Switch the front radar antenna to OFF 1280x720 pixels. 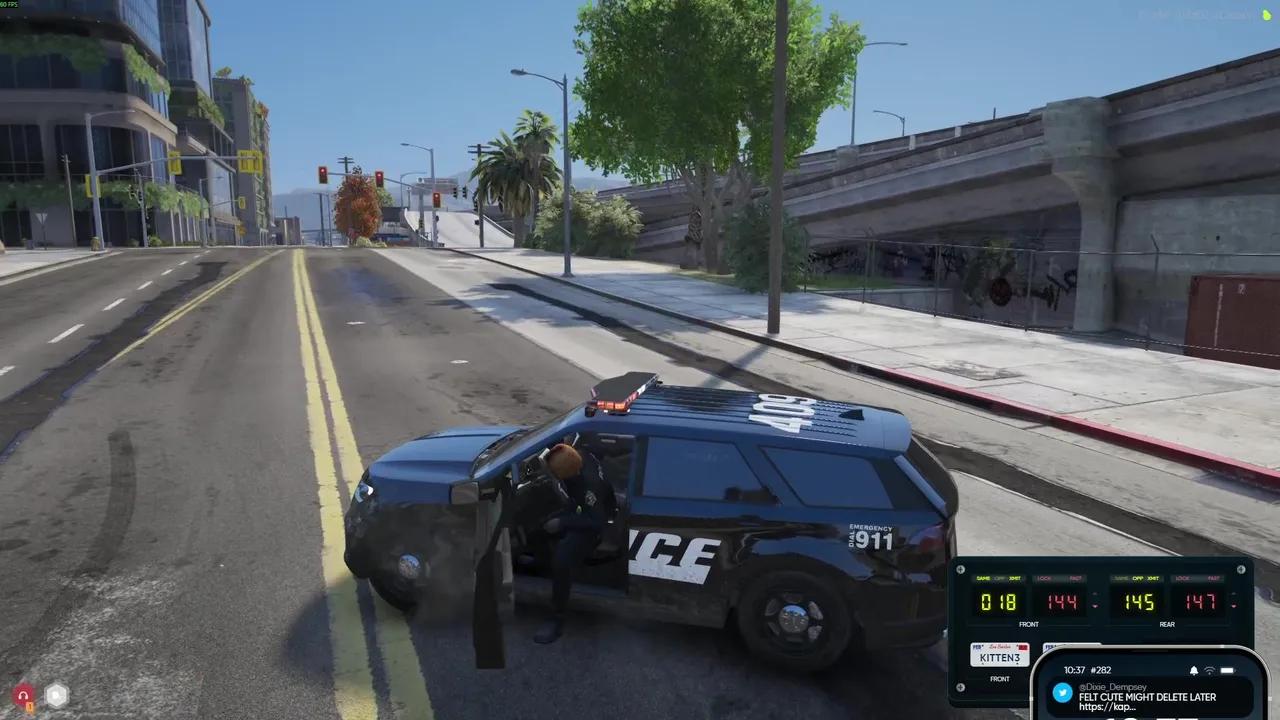click(1000, 578)
